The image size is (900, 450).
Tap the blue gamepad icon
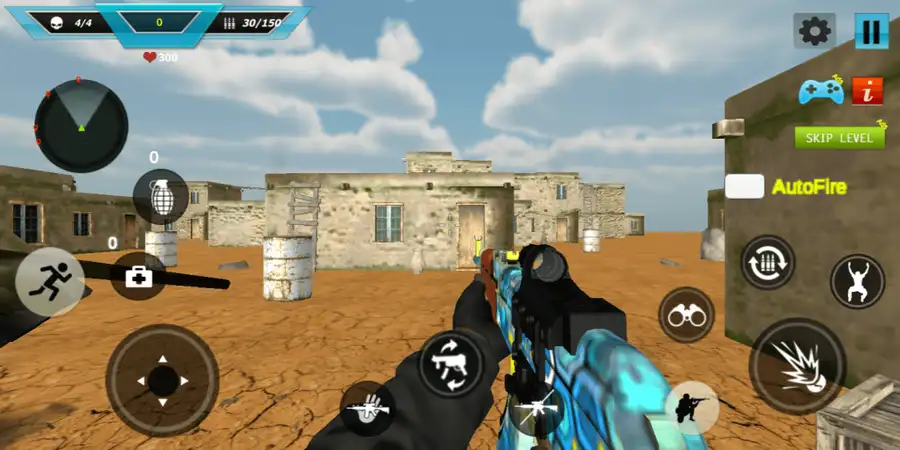pos(820,92)
